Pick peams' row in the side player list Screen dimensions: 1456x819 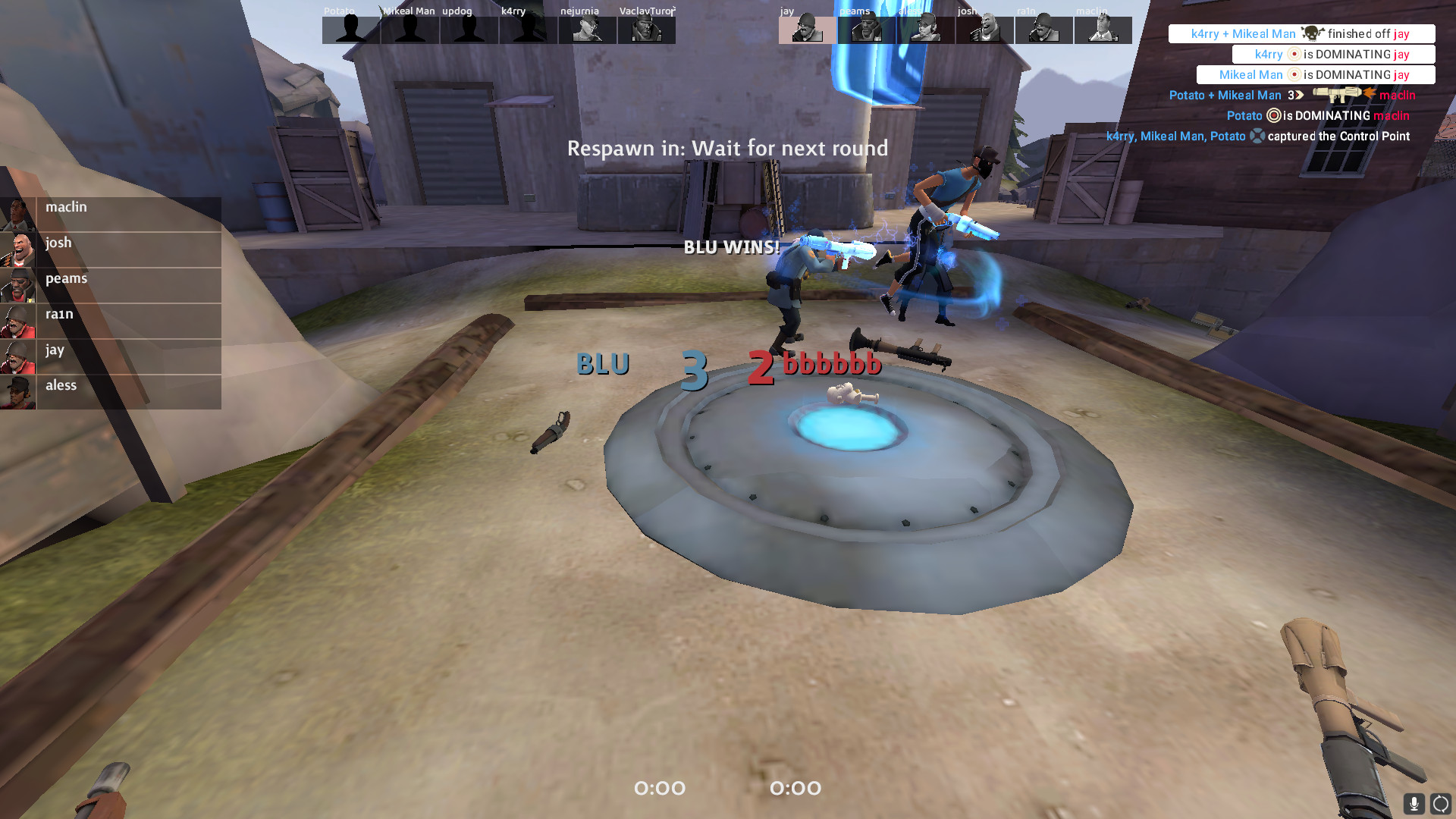click(x=111, y=285)
